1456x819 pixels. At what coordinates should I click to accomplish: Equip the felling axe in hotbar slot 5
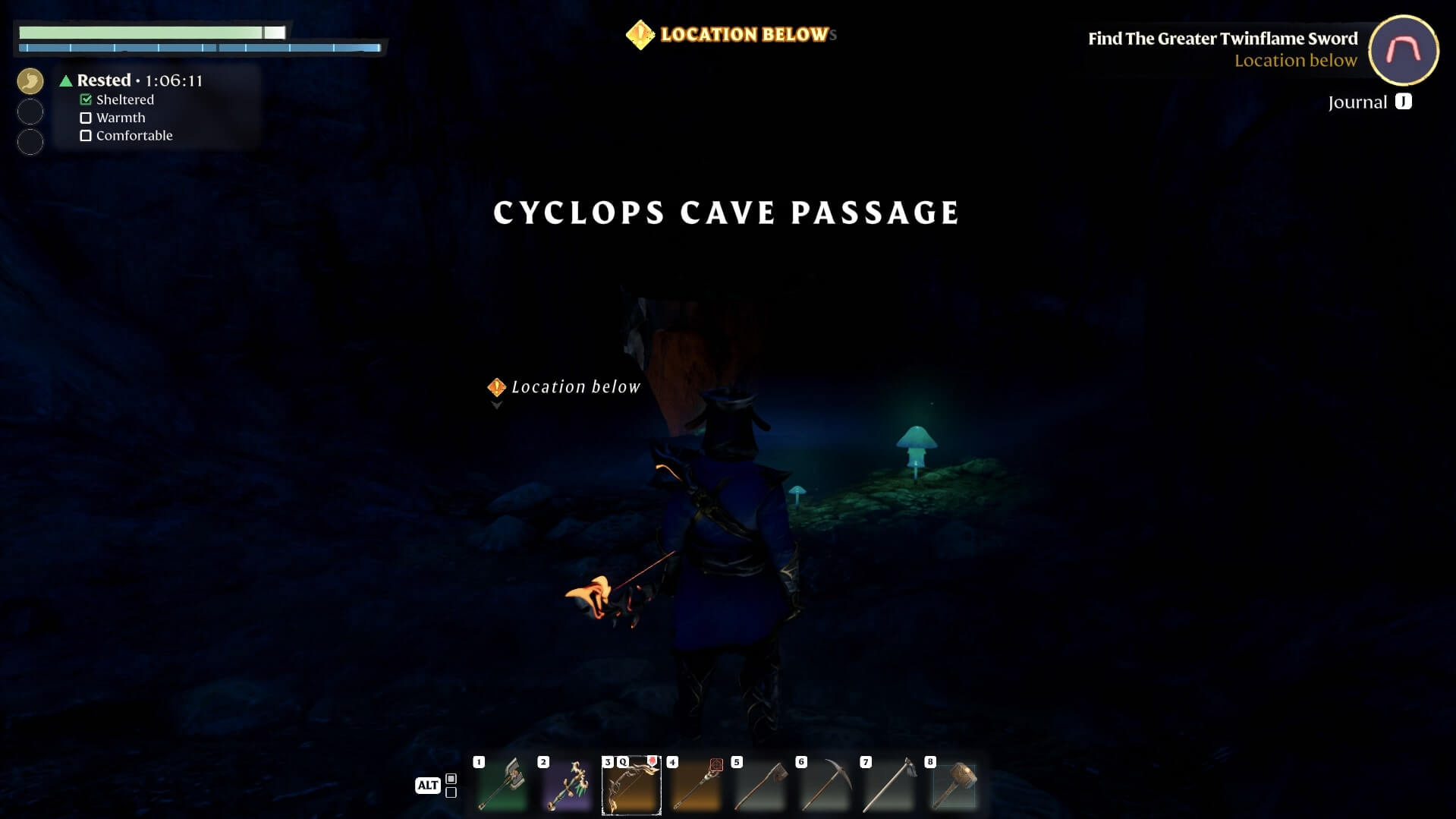(x=760, y=785)
